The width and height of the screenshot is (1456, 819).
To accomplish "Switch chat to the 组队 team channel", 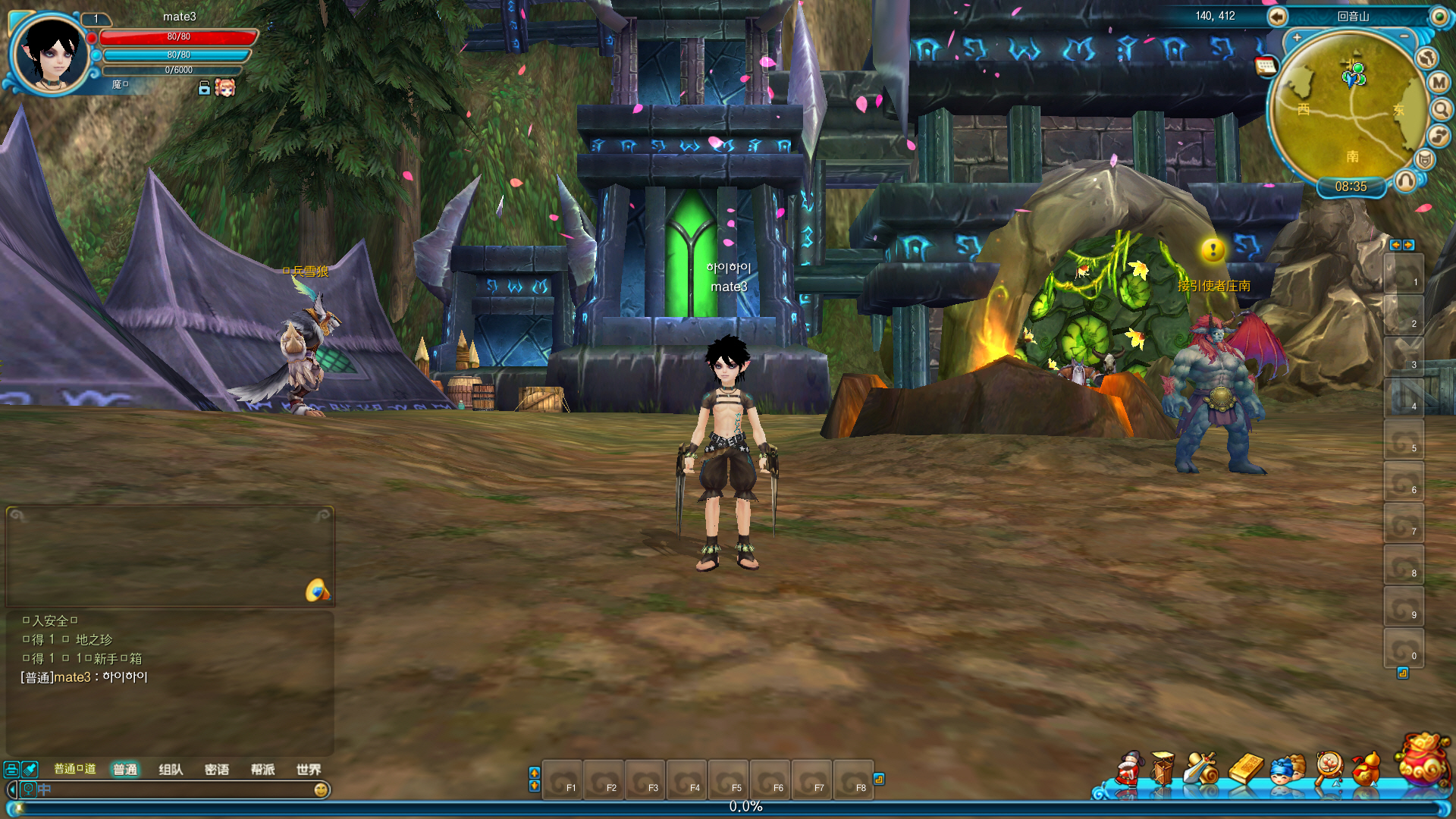I will 171,770.
